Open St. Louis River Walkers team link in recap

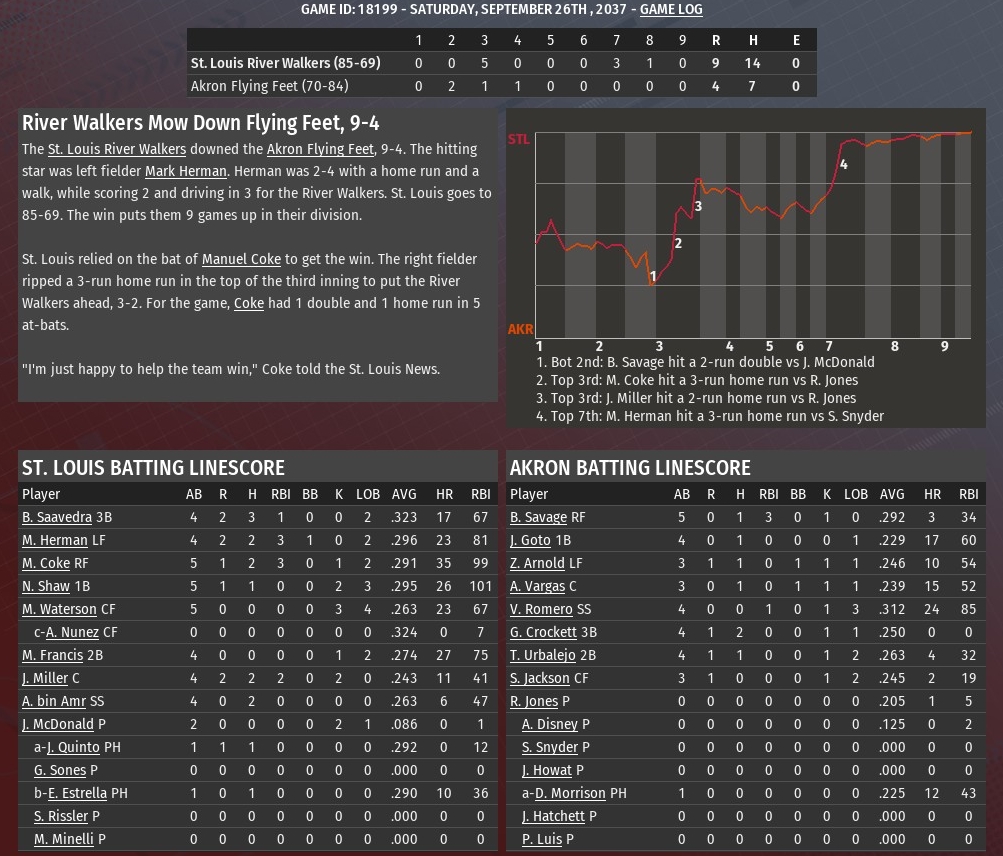click(x=116, y=149)
